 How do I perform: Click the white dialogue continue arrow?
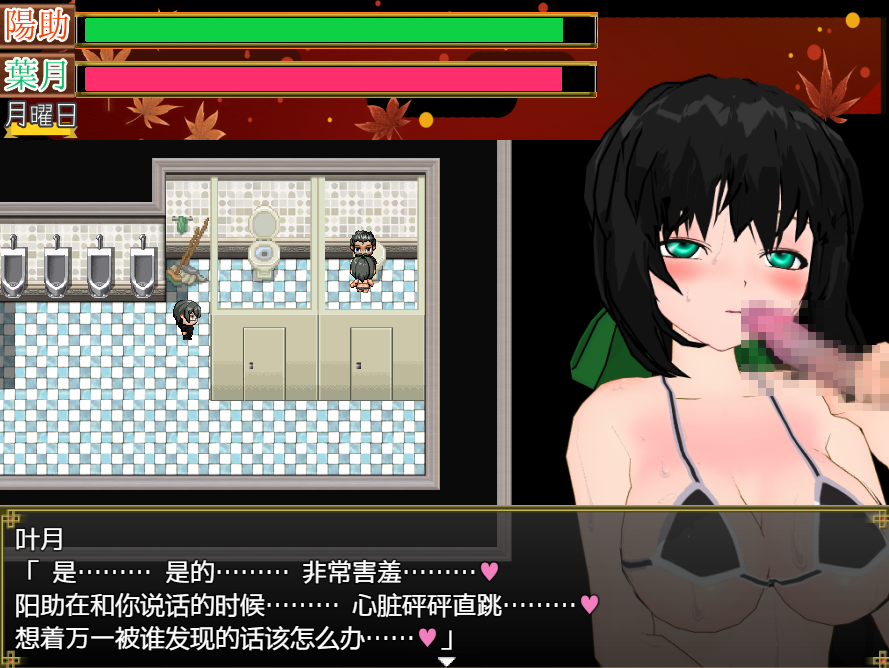(x=446, y=661)
